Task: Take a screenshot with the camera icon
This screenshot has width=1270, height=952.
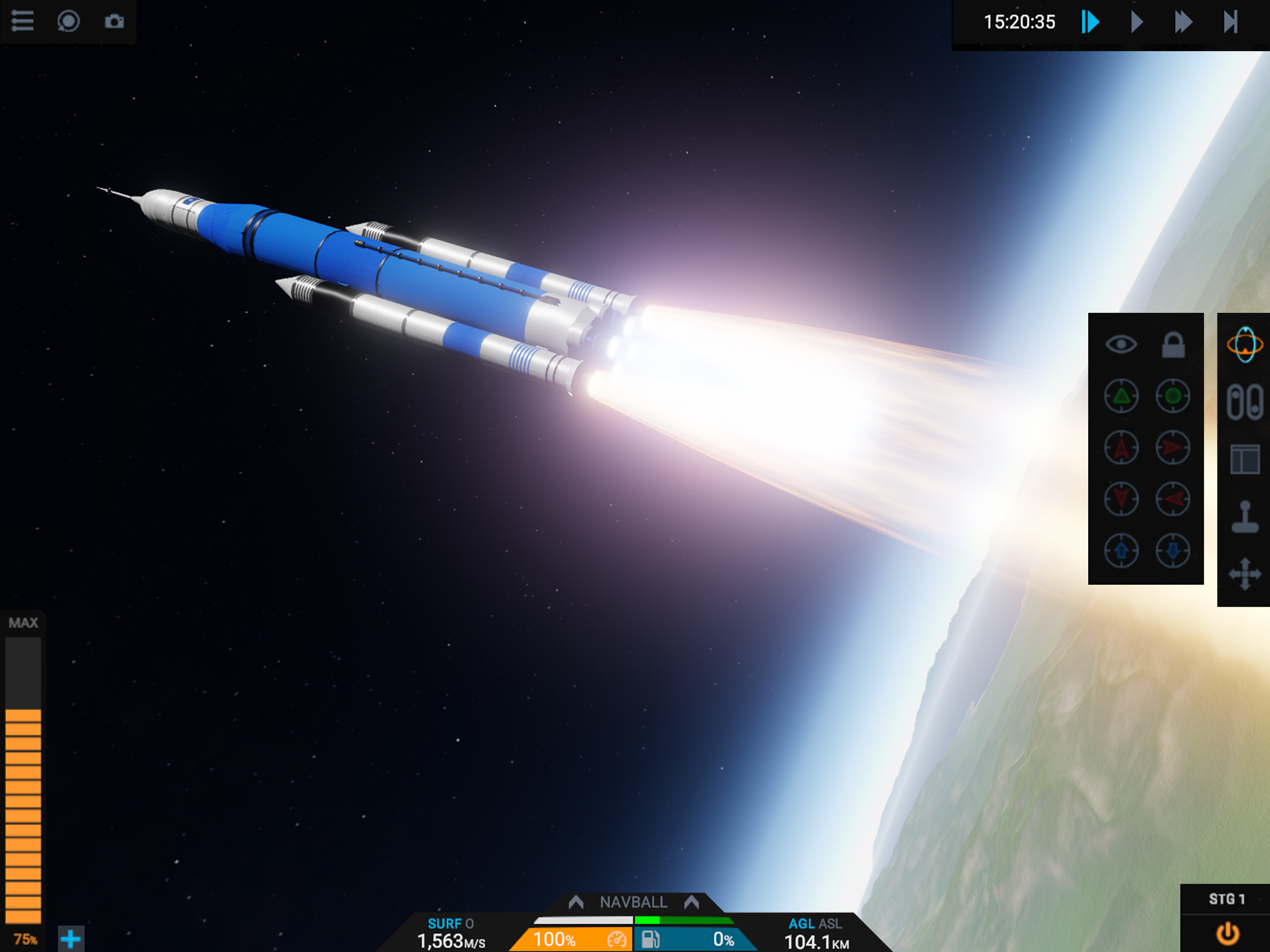Action: [x=114, y=21]
